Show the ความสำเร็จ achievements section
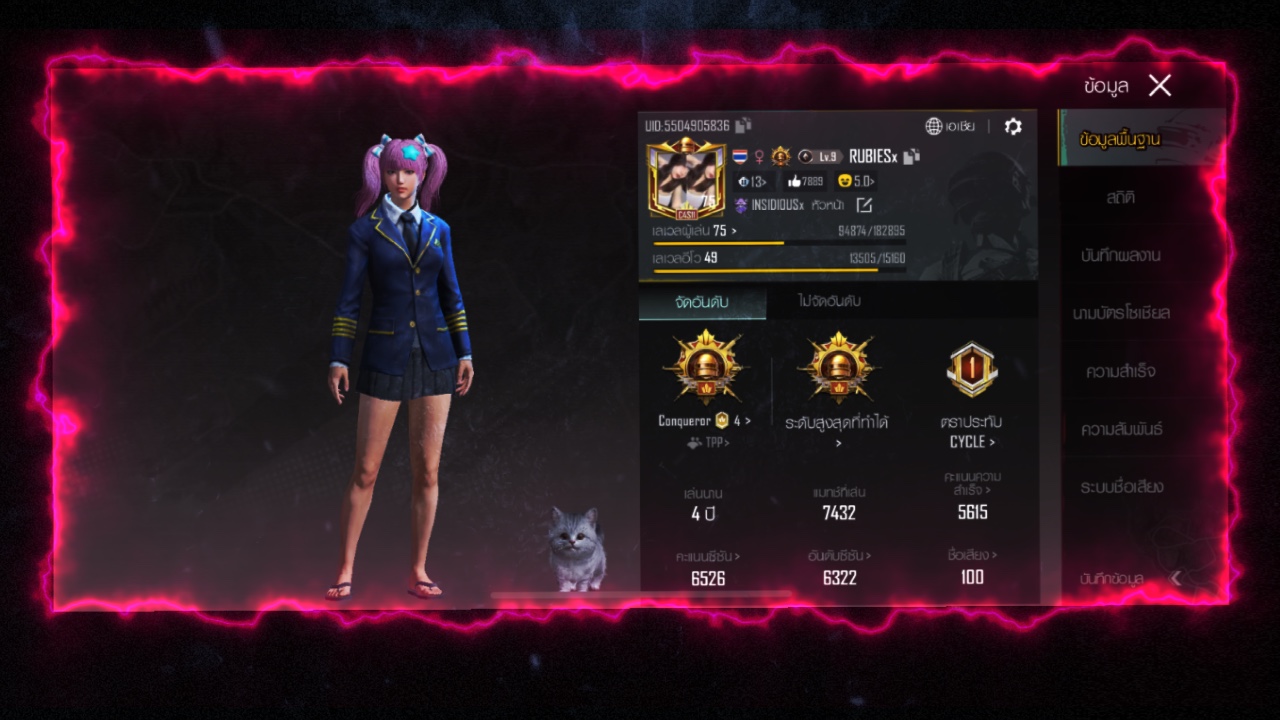Screen dimensions: 1280x720 click(1120, 372)
